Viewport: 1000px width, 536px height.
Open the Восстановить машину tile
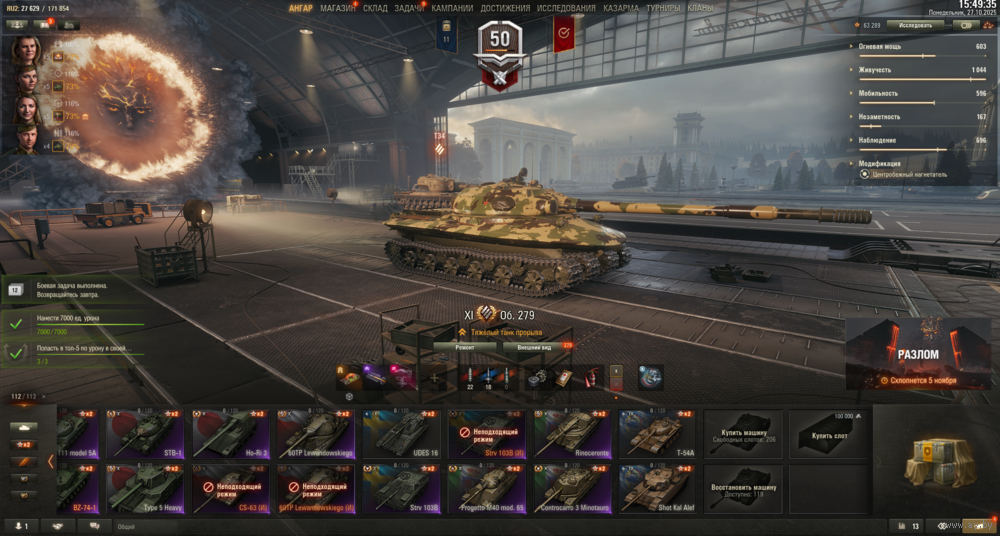point(743,488)
